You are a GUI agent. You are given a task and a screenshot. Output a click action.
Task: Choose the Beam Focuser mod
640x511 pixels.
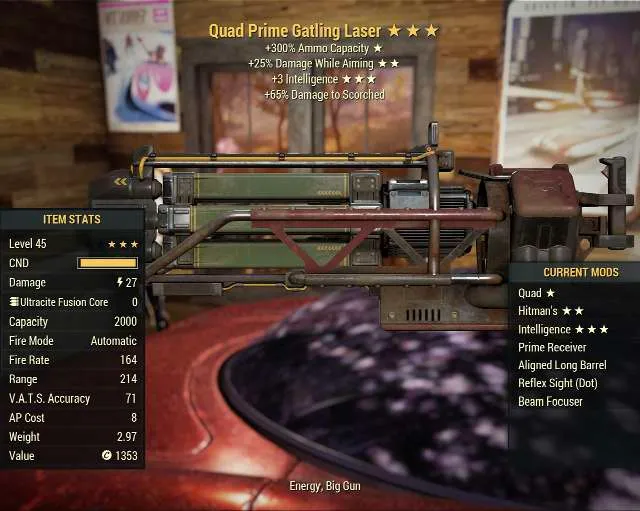coord(550,401)
